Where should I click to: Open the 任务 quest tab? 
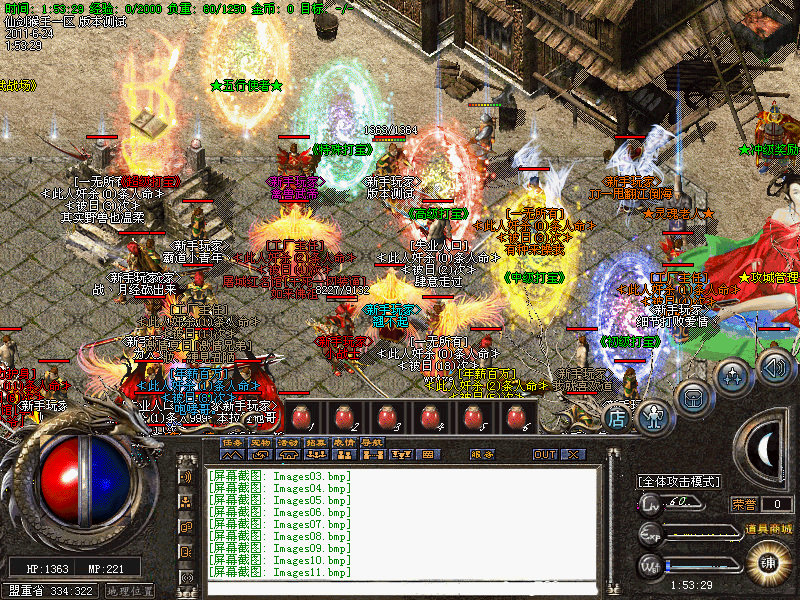(232, 442)
